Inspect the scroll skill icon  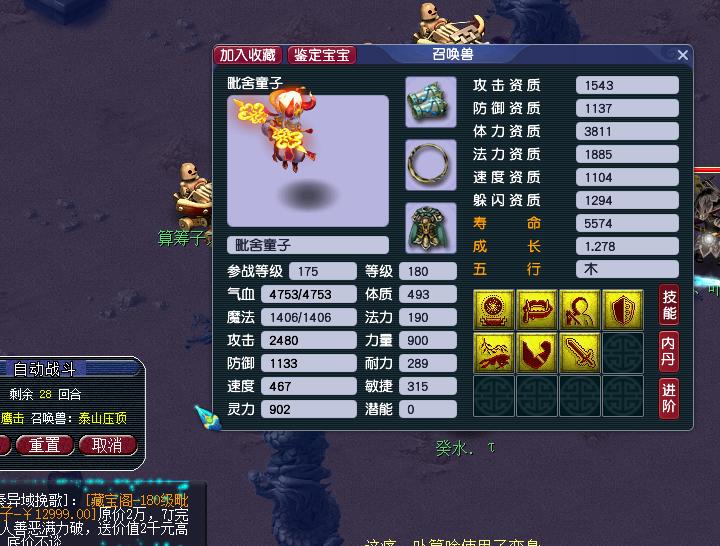click(538, 310)
